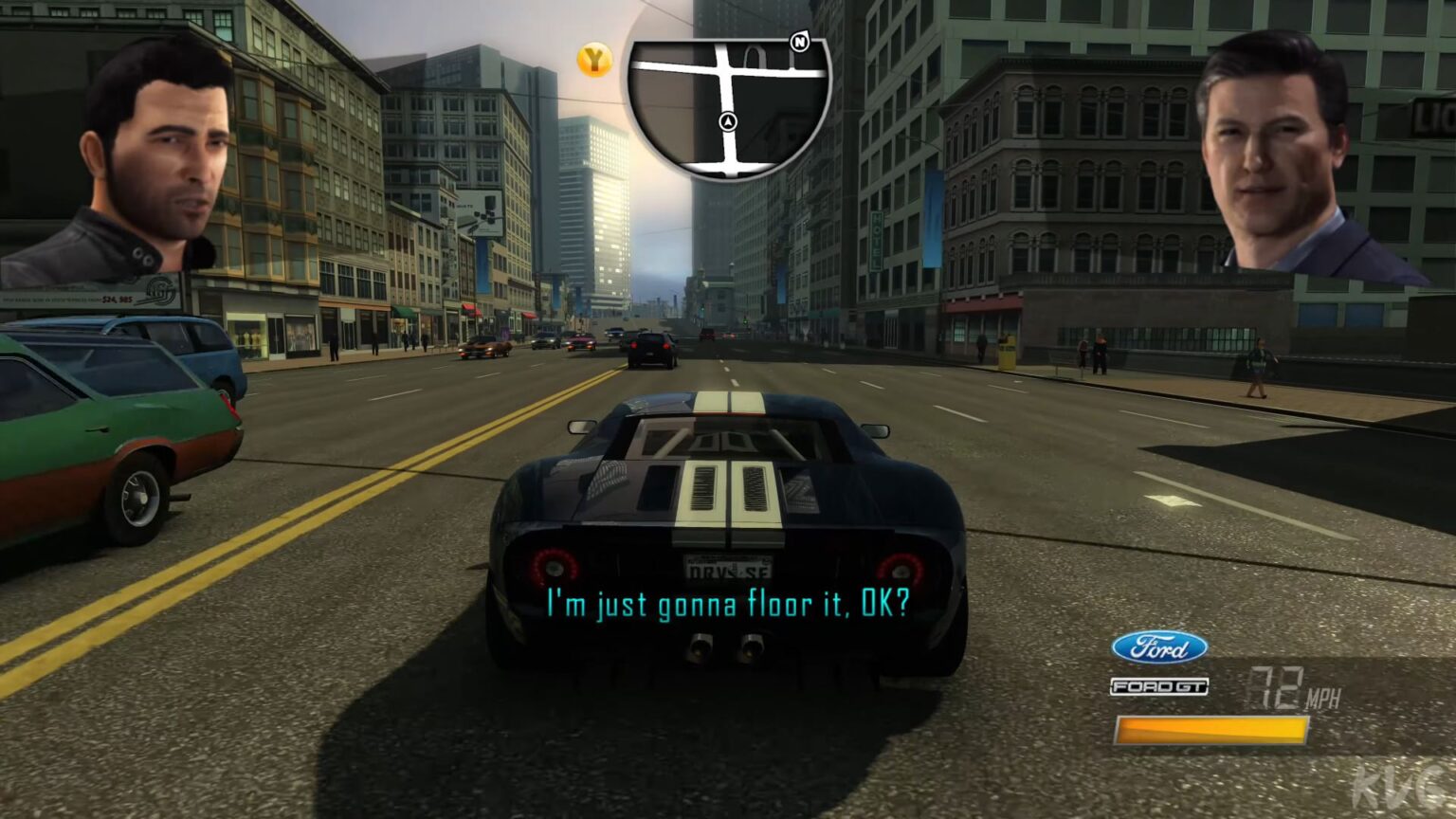This screenshot has height=819, width=1456.
Task: Click the orange boost gauge bar
Action: [1211, 730]
